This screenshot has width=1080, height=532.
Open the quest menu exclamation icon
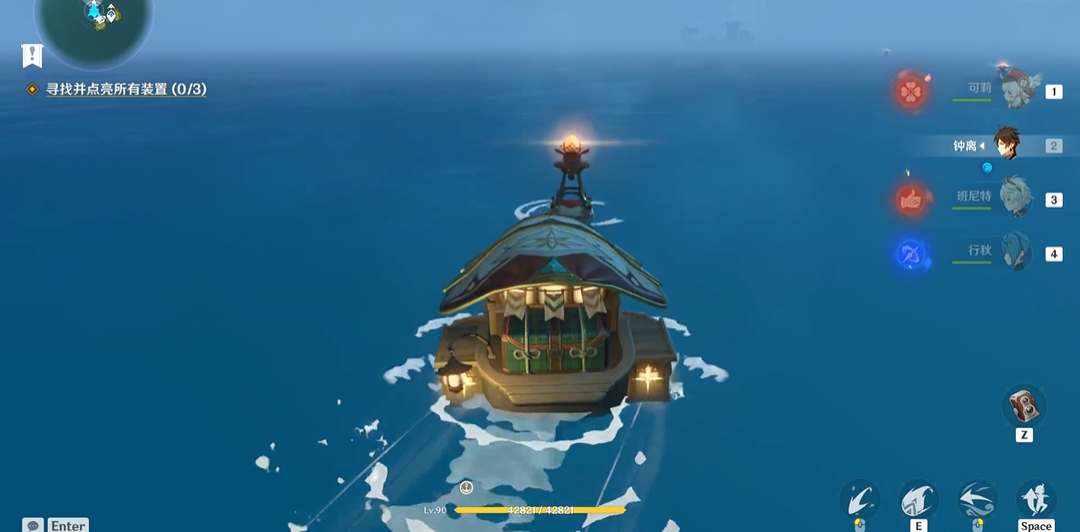click(x=33, y=55)
